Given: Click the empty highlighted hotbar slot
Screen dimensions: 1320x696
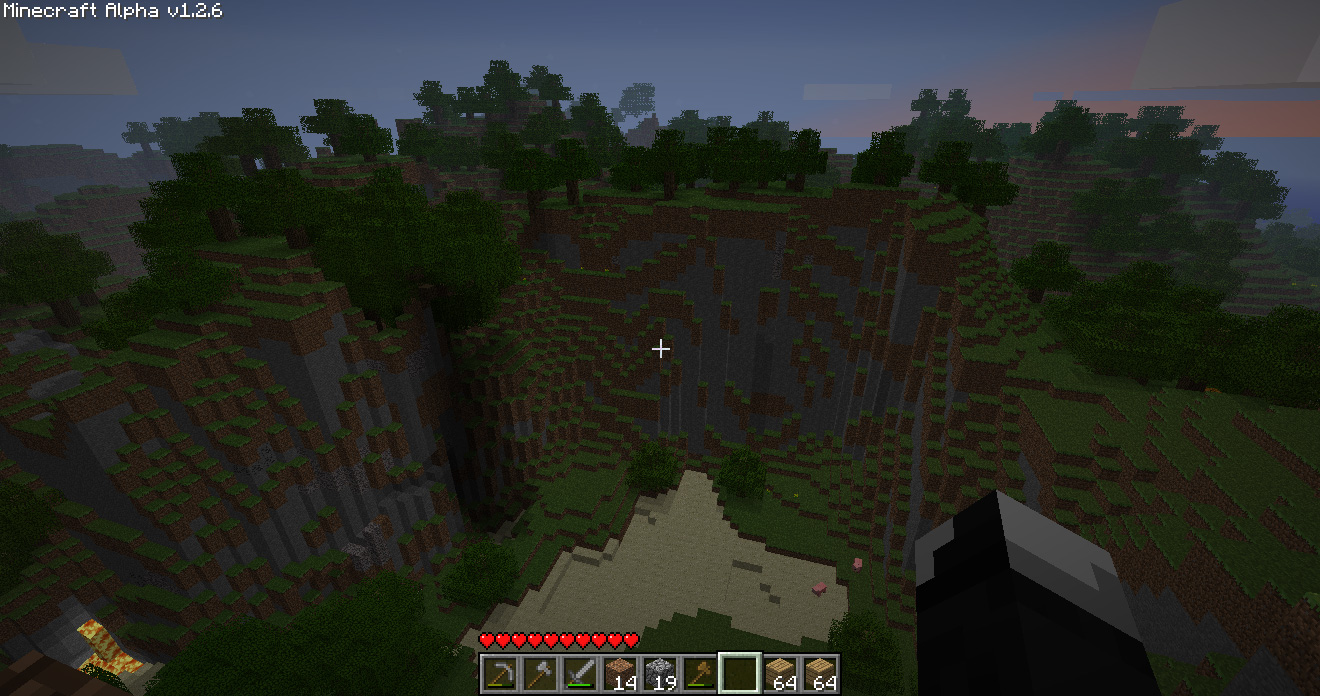Looking at the screenshot, I should (x=740, y=674).
